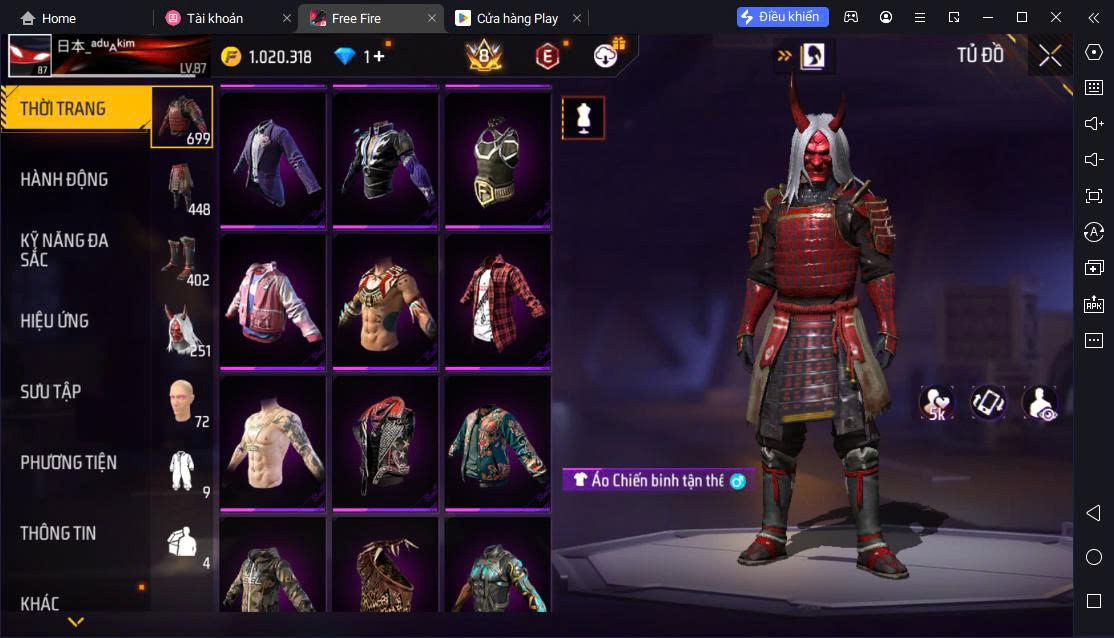
Task: Toggle the character view eye icon
Action: 1040,402
